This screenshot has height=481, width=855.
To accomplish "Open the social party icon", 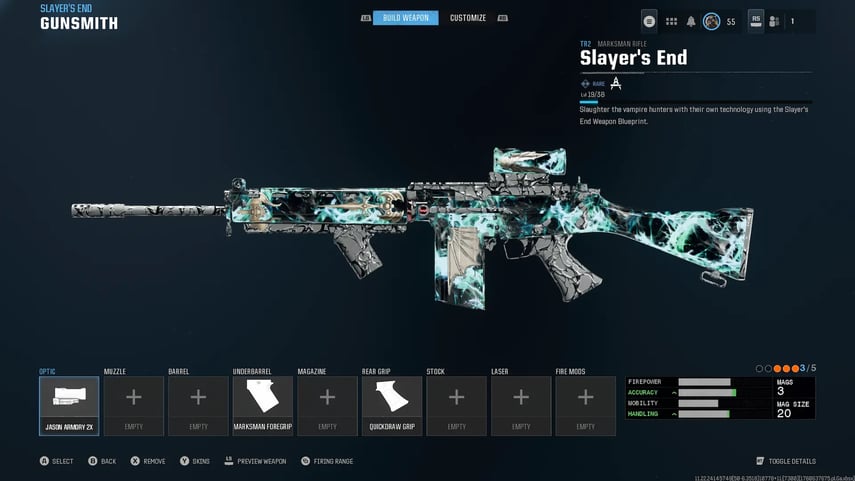I will [774, 21].
